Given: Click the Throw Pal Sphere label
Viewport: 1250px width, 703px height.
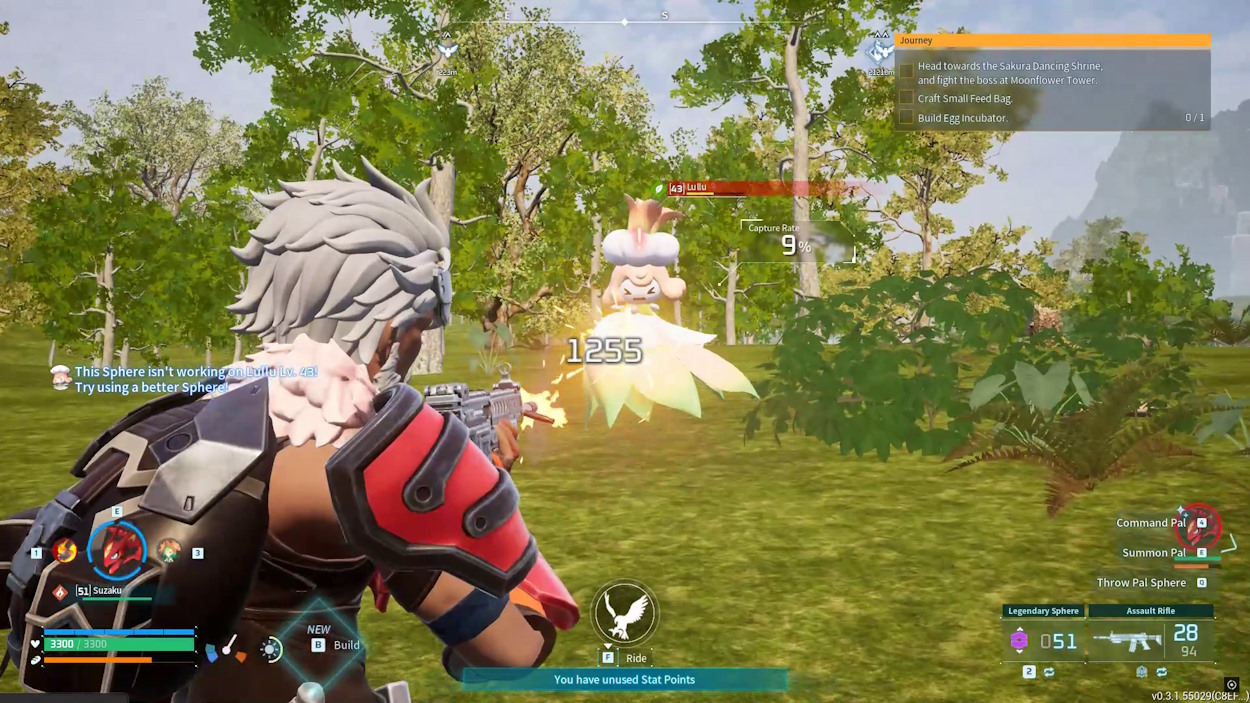Looking at the screenshot, I should pos(1141,582).
